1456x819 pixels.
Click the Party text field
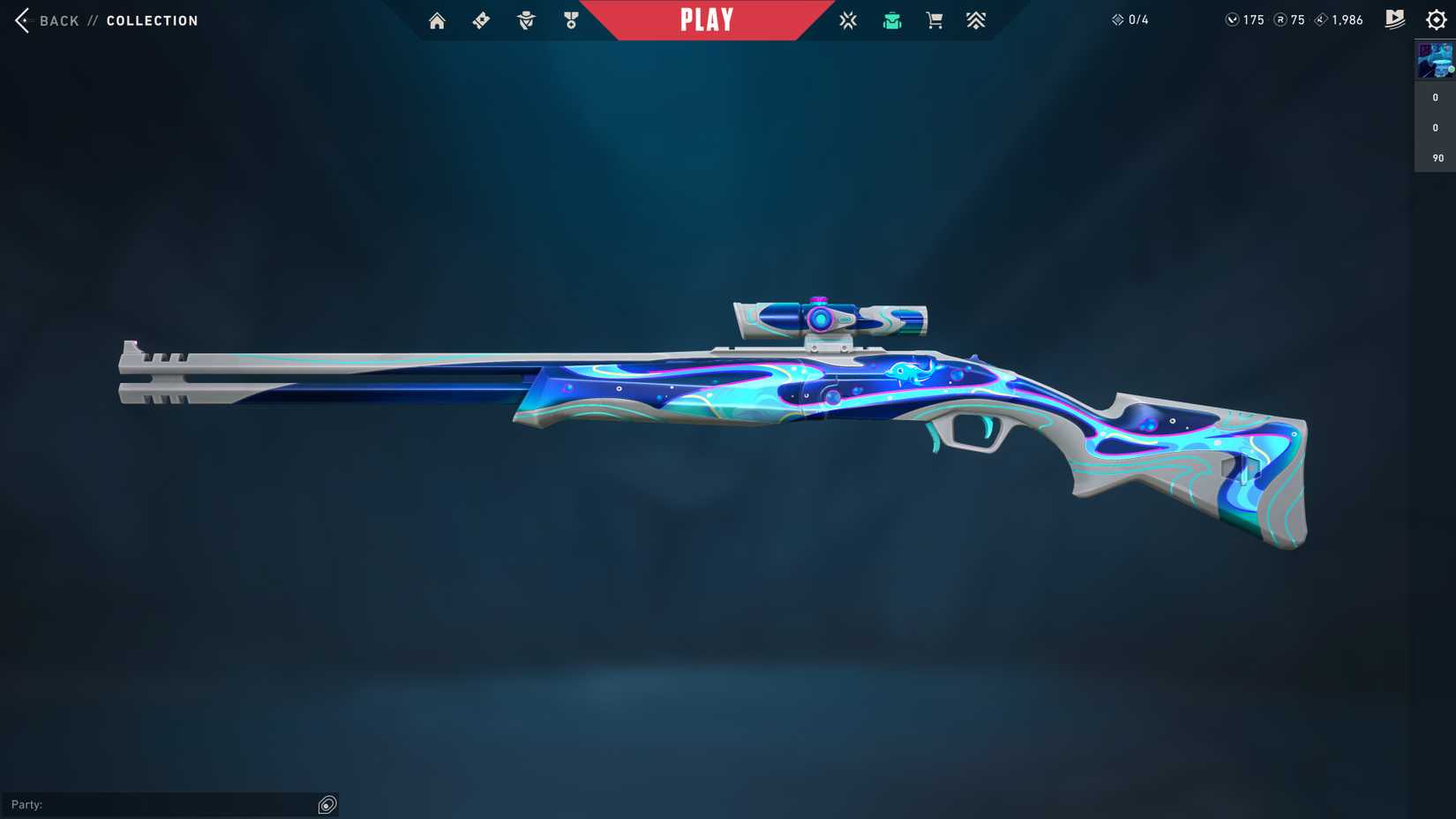(159, 804)
